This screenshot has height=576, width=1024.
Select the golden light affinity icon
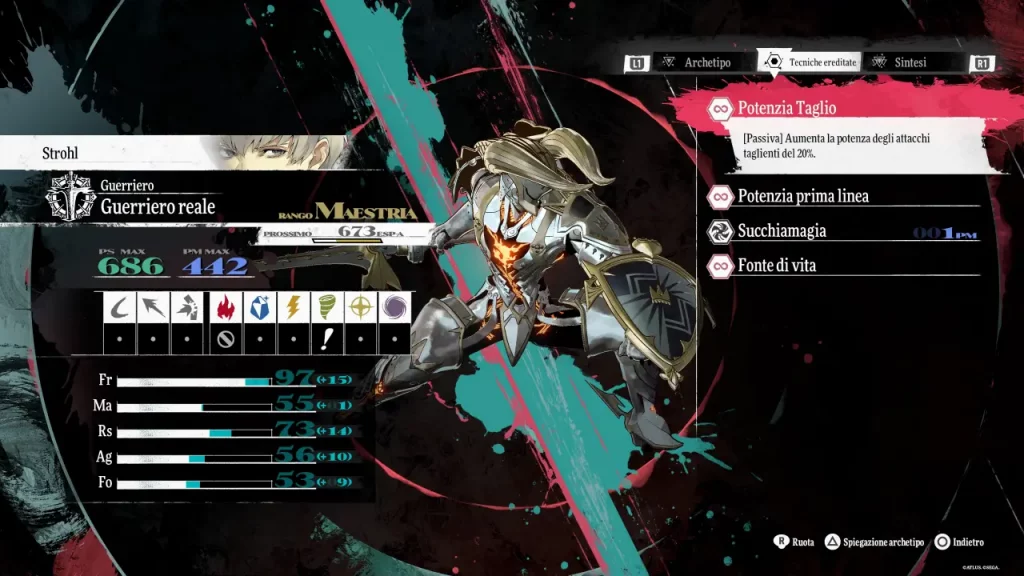(362, 308)
